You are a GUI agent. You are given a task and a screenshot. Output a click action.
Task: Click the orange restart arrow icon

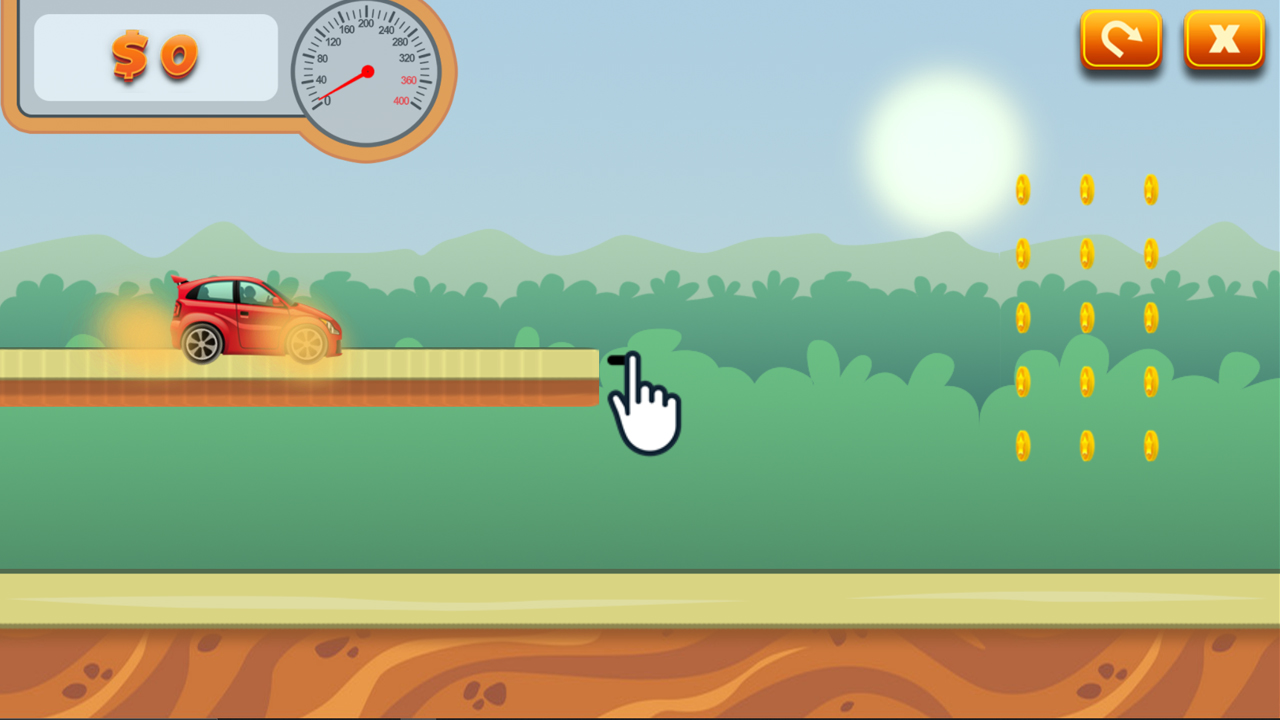[1121, 38]
